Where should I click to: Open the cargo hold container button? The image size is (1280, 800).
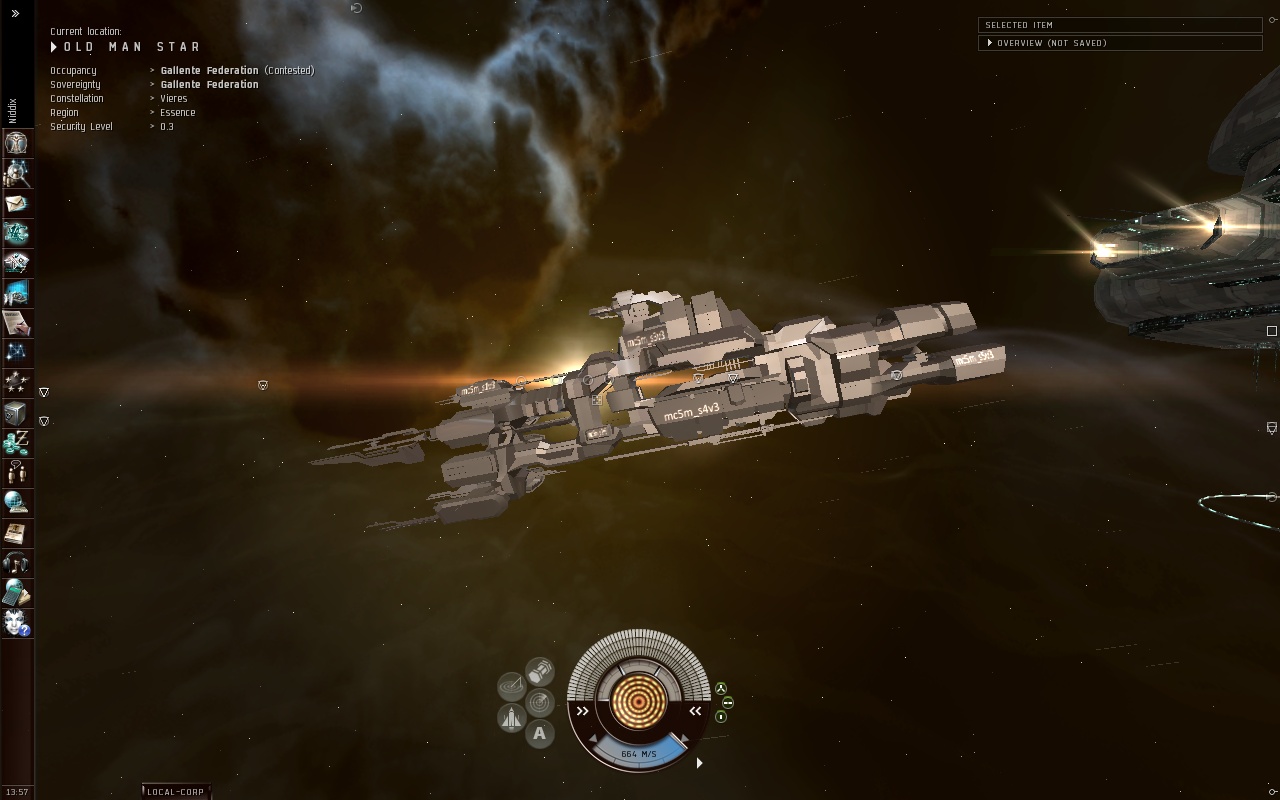[x=540, y=669]
